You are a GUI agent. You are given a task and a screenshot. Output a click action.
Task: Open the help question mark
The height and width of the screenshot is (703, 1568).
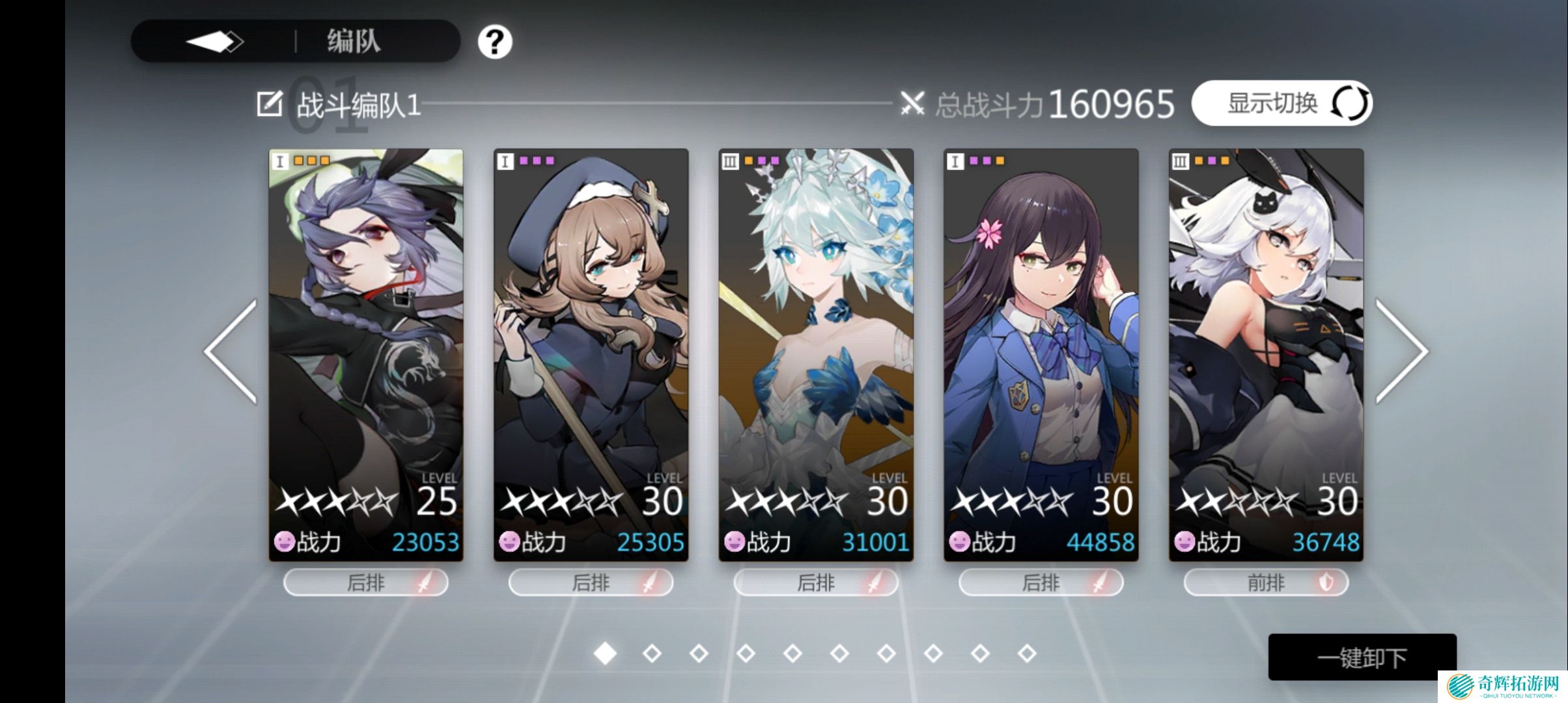494,42
